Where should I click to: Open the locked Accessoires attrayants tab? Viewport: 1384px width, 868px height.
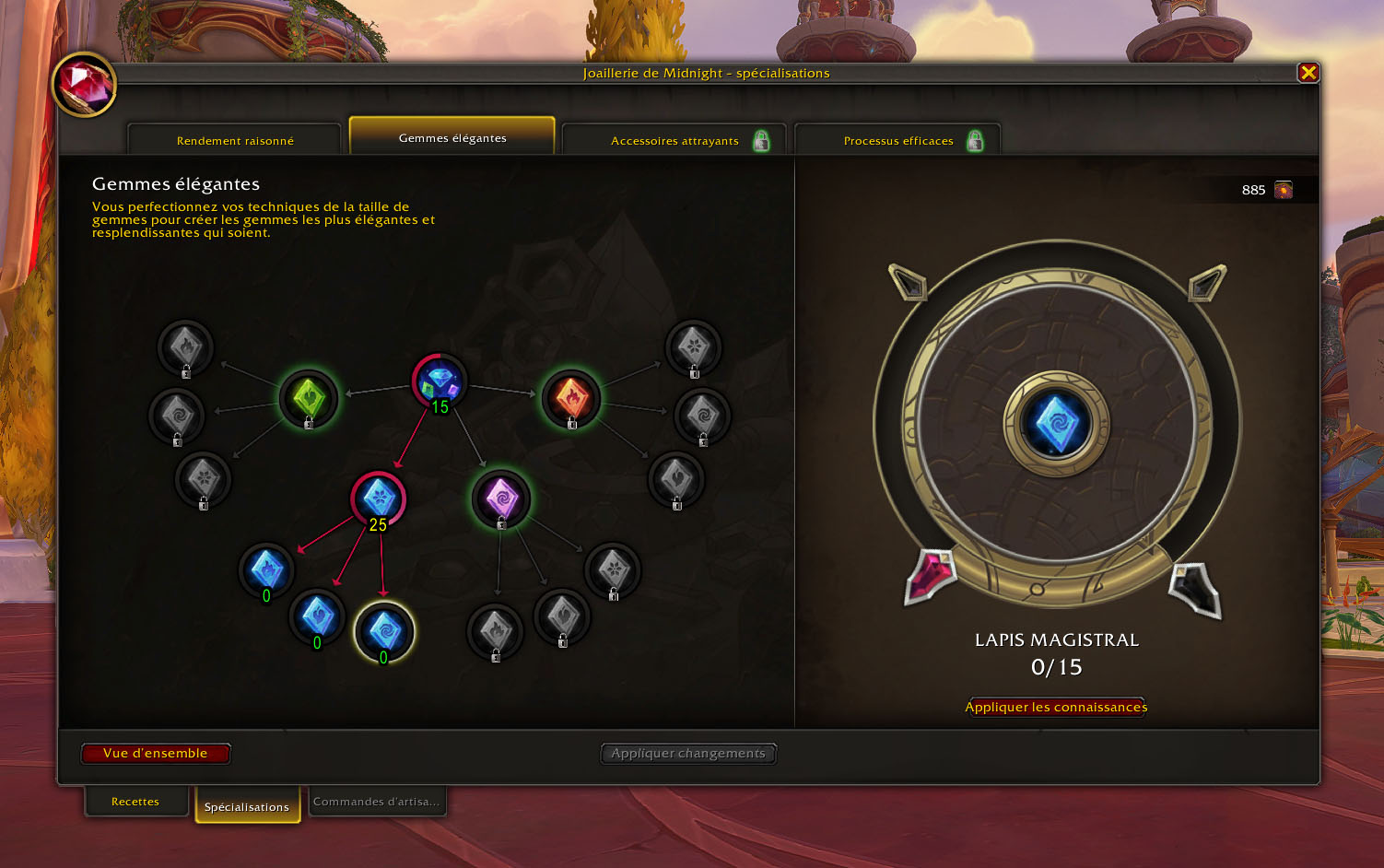coord(674,140)
